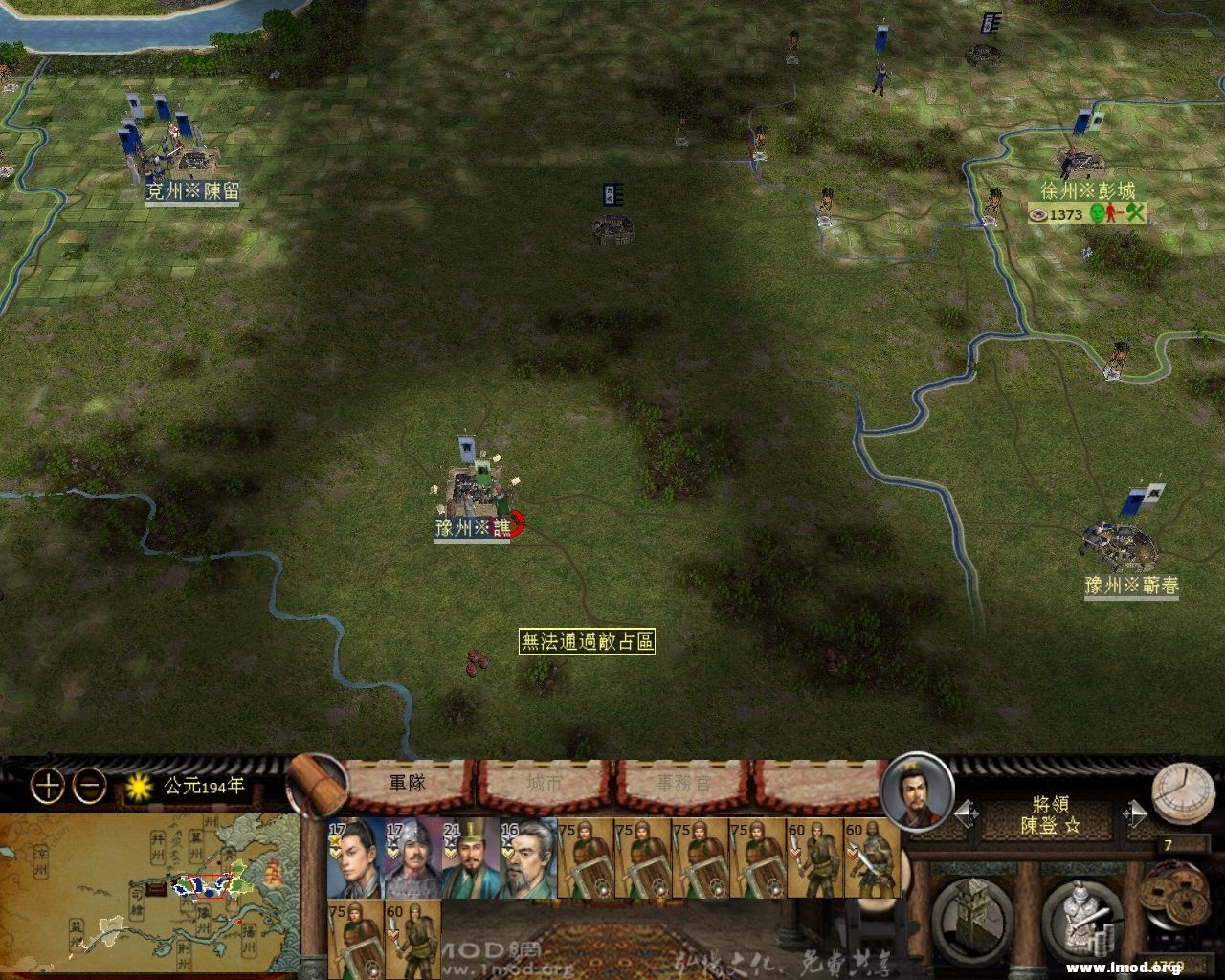This screenshot has height=980, width=1225.
Task: Select the 75-strength spearman unit card
Action: (x=582, y=857)
